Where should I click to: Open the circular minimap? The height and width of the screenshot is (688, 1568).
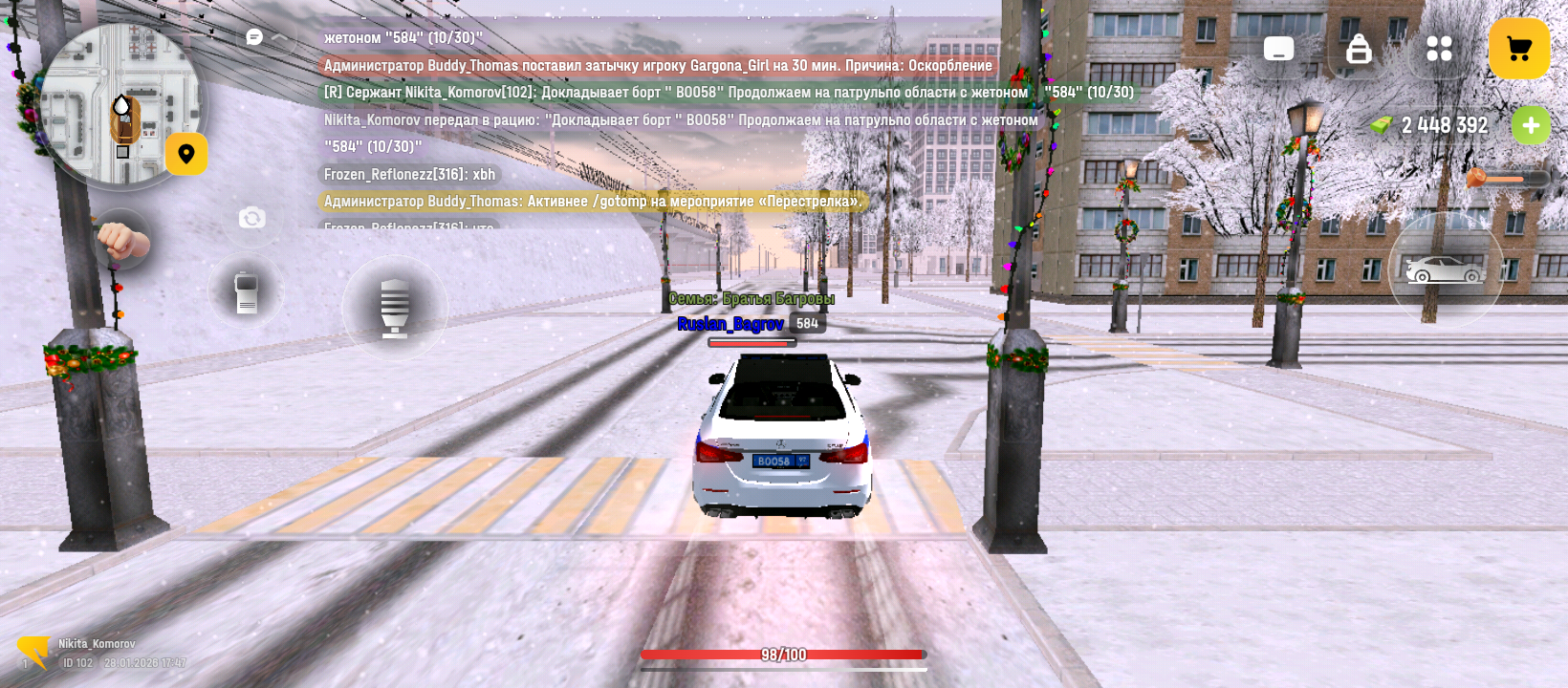pos(119,103)
